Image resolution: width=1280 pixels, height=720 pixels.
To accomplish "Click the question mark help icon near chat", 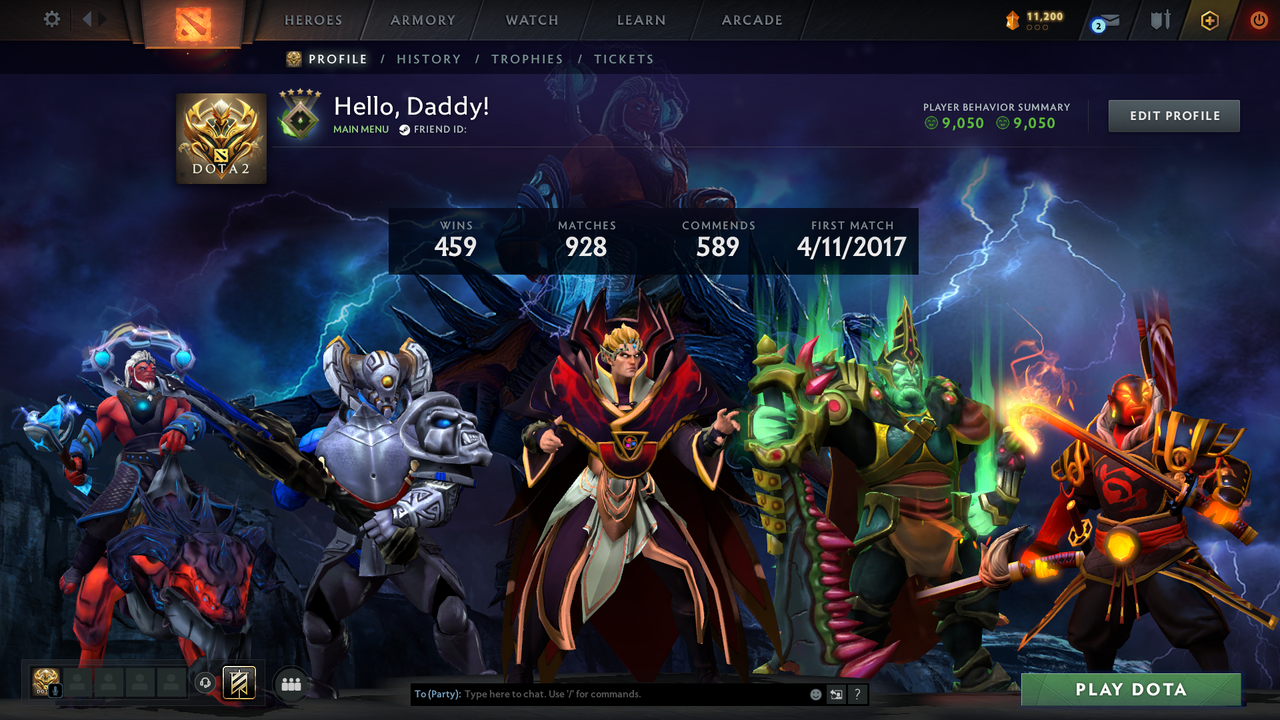I will [x=856, y=694].
